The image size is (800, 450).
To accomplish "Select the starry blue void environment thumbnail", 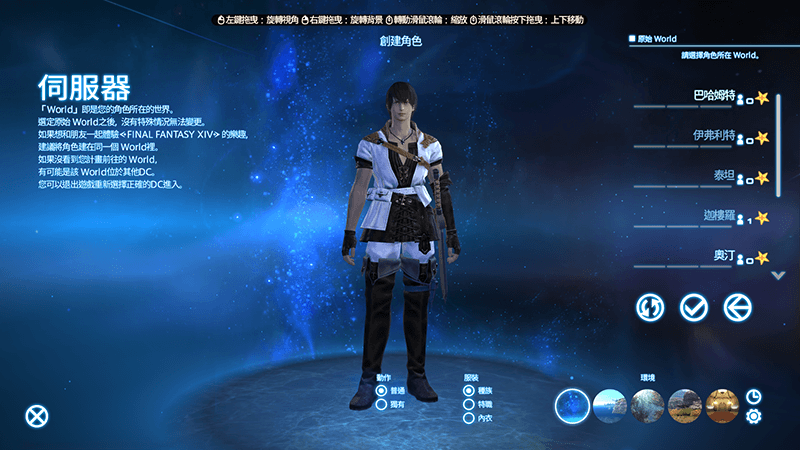I will (x=573, y=406).
